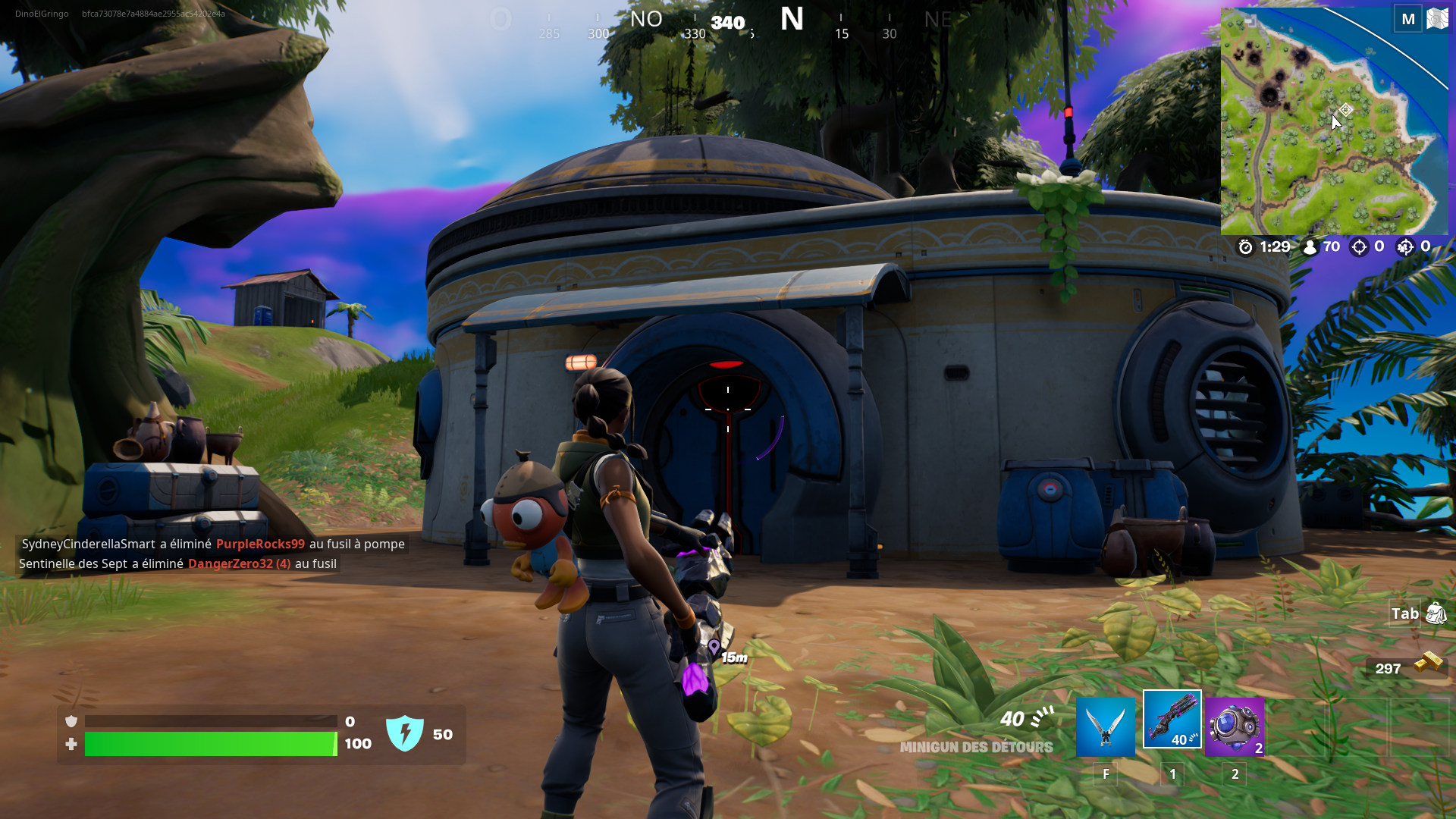1456x819 pixels.
Task: Click the small shield icon beside armor bar
Action: point(71,721)
